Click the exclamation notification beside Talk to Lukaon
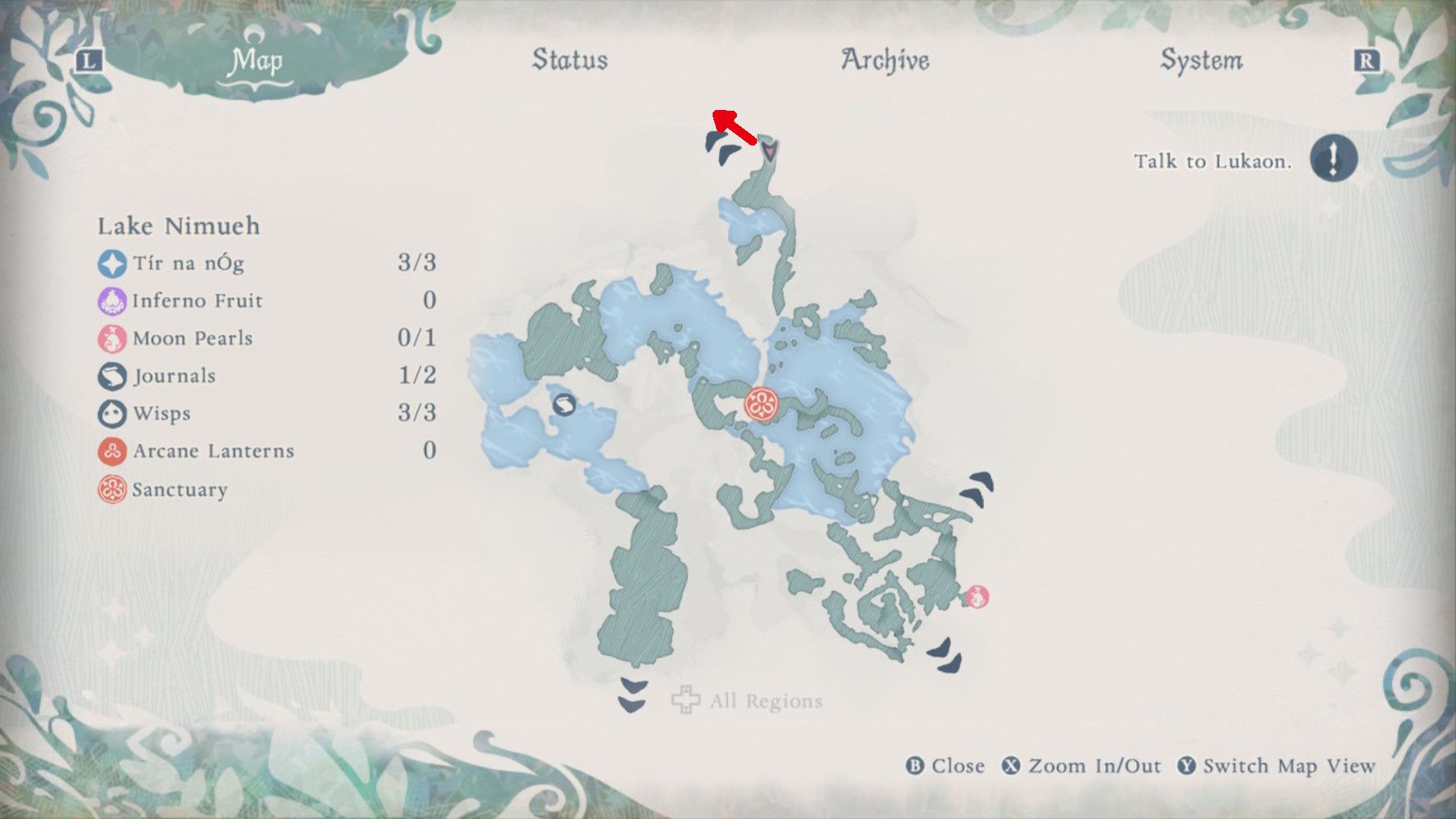The width and height of the screenshot is (1456, 819). [1335, 159]
